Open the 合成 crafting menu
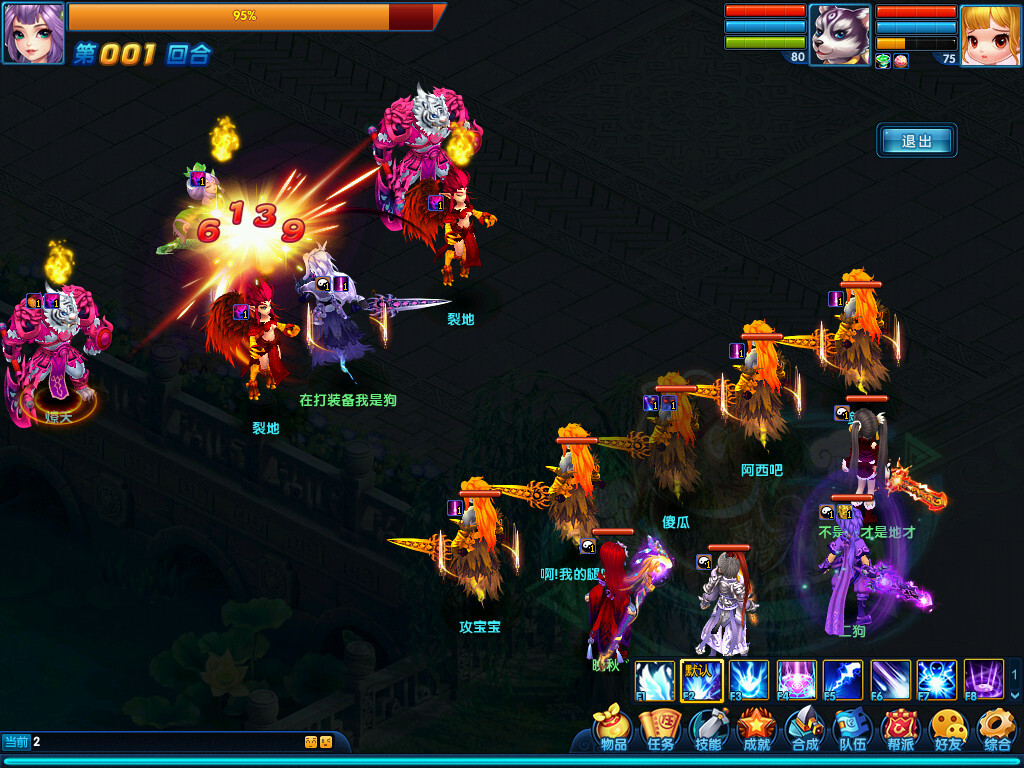This screenshot has width=1024, height=768. tap(805, 730)
